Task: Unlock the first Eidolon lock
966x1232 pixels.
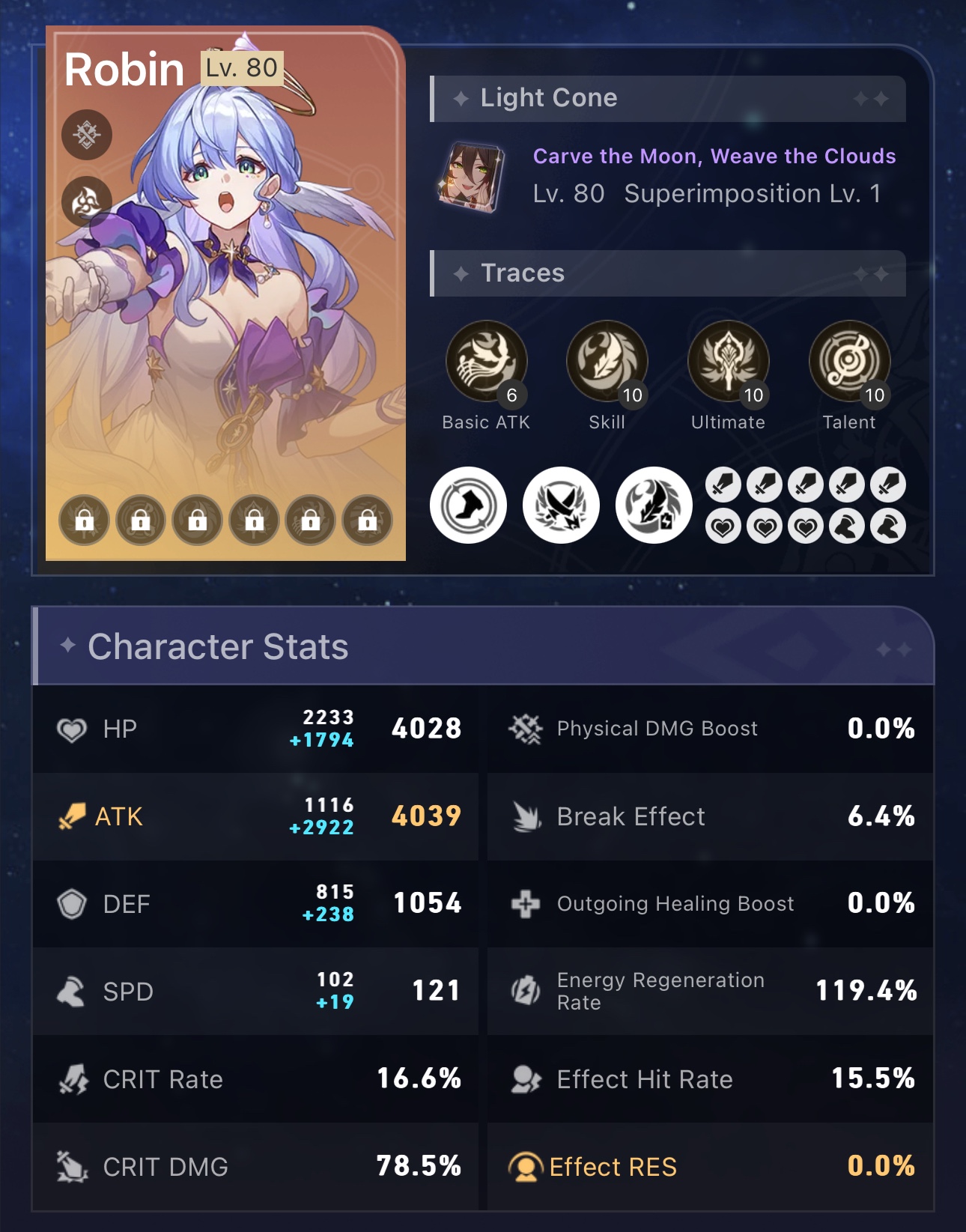Action: tap(84, 520)
